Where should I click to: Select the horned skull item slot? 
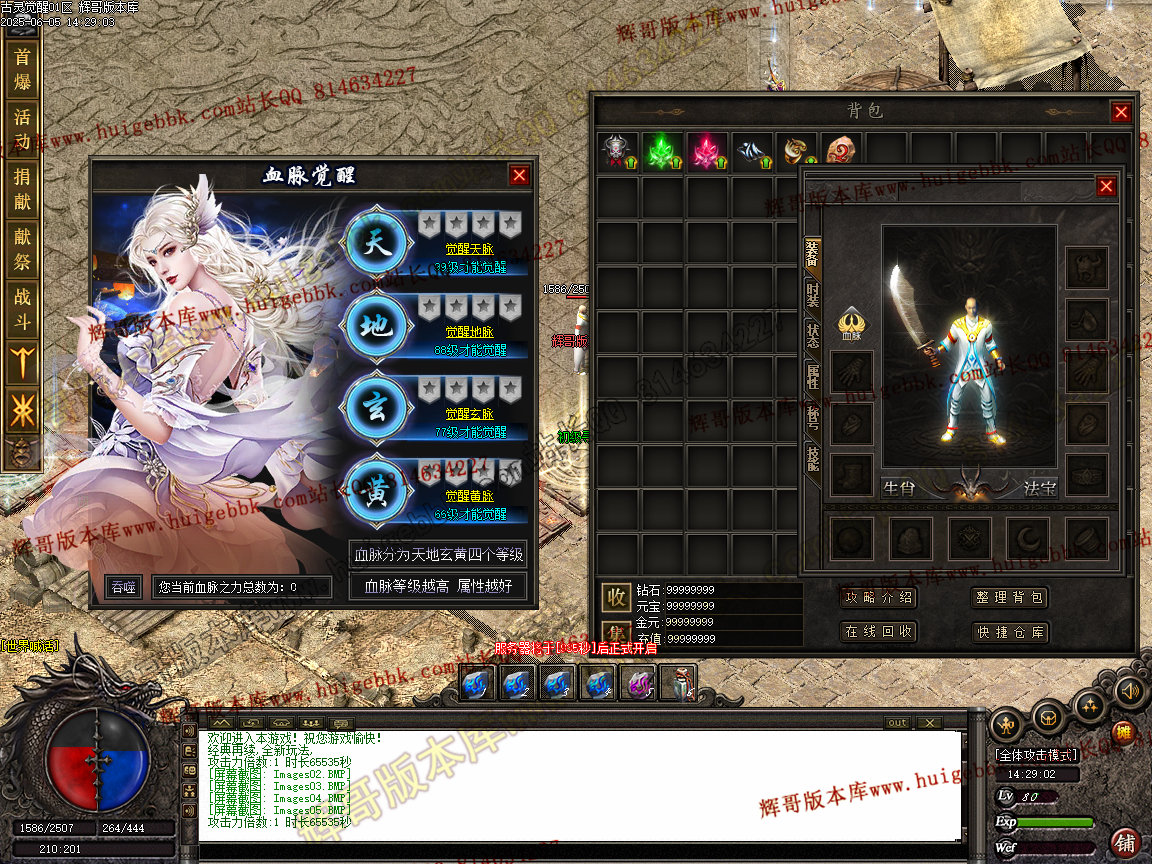(615, 151)
